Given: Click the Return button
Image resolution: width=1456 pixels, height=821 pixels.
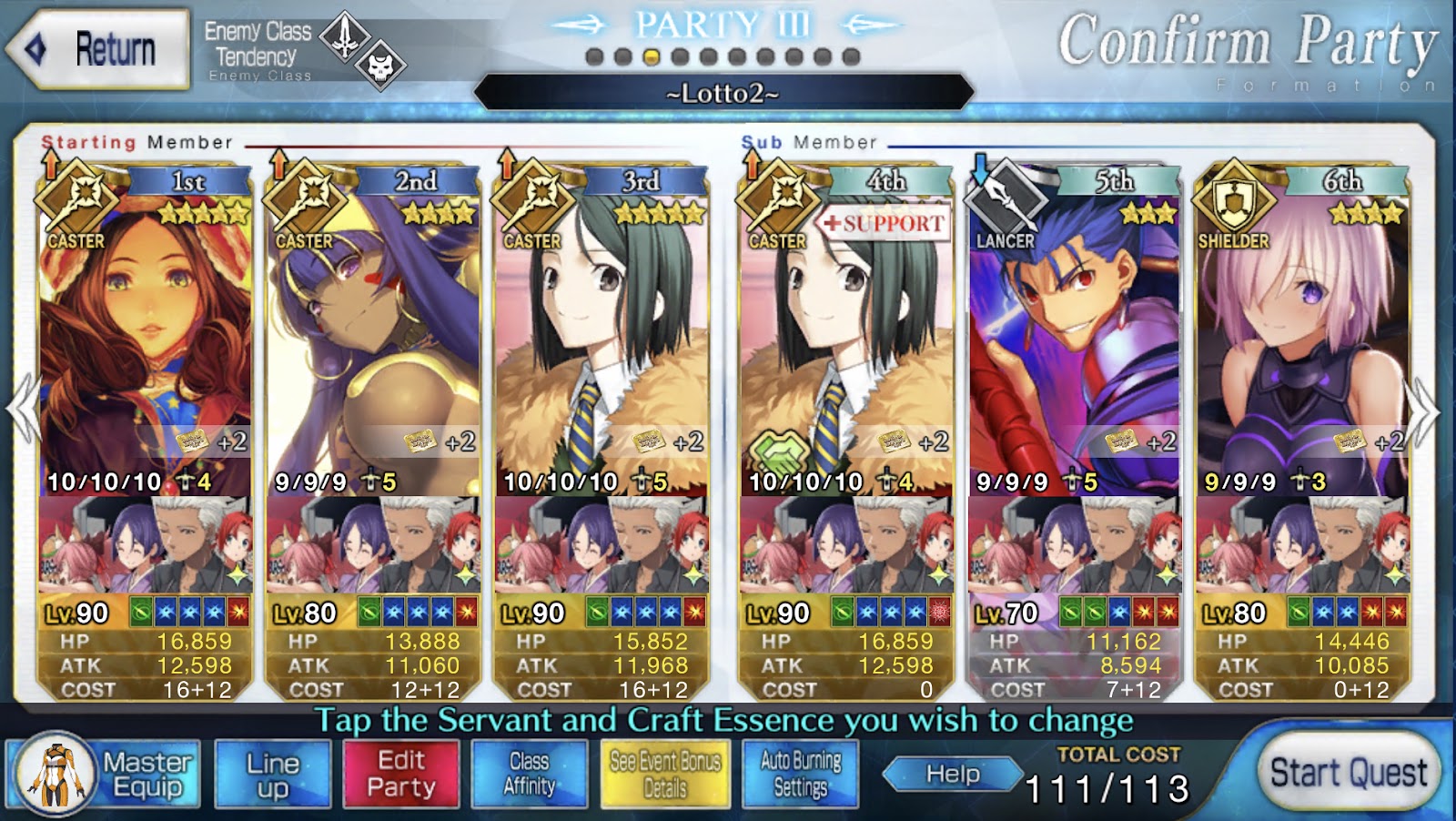Looking at the screenshot, I should [98, 49].
